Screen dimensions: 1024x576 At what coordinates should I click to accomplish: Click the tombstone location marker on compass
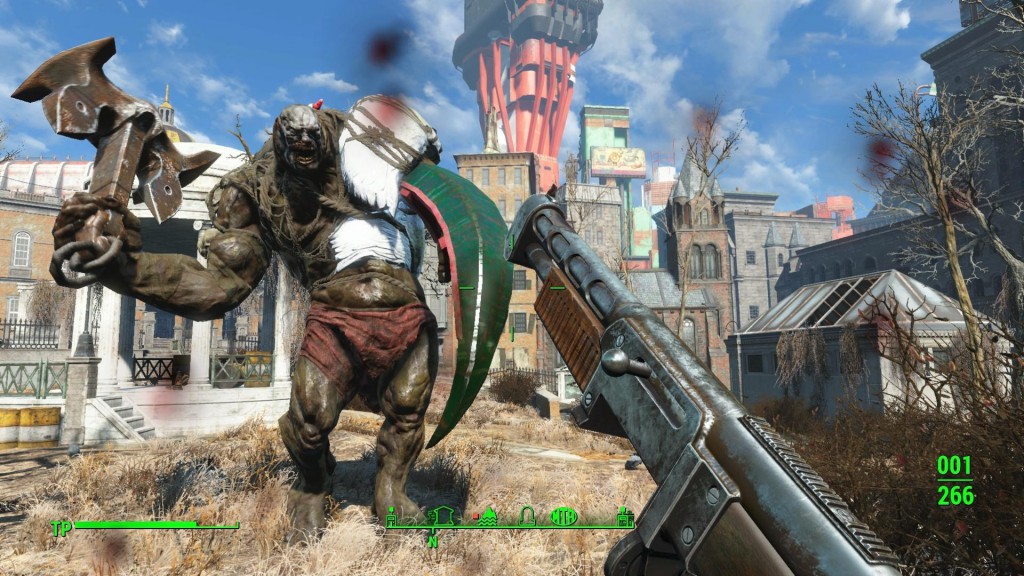pos(527,517)
